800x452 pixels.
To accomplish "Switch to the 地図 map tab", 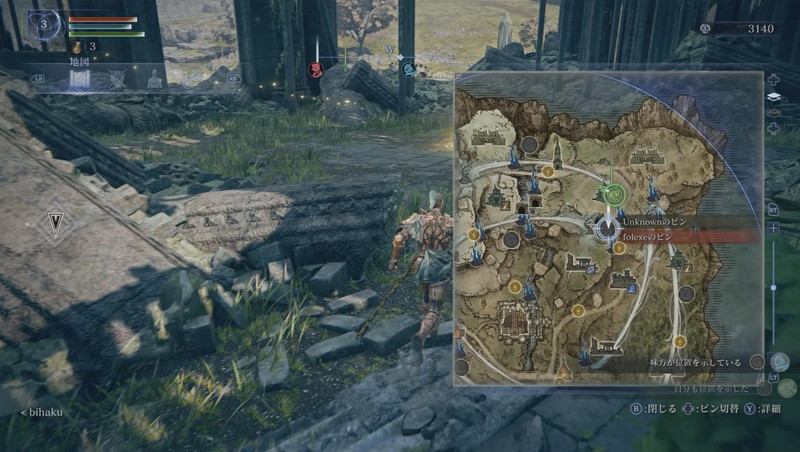I will point(81,78).
